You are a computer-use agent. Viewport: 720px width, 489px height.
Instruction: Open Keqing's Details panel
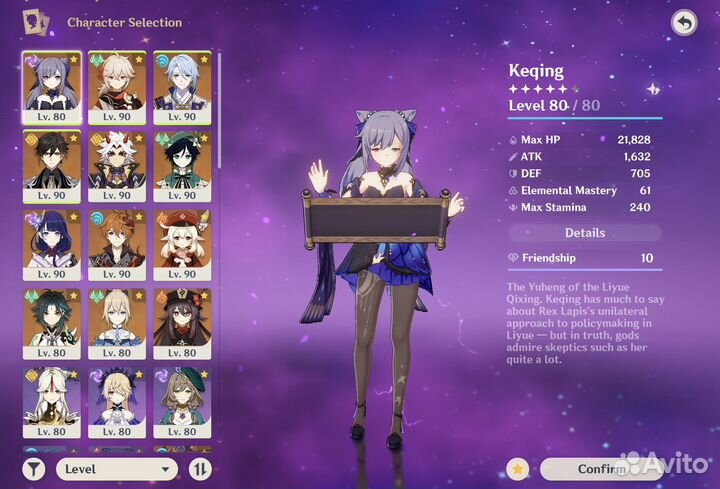point(585,233)
